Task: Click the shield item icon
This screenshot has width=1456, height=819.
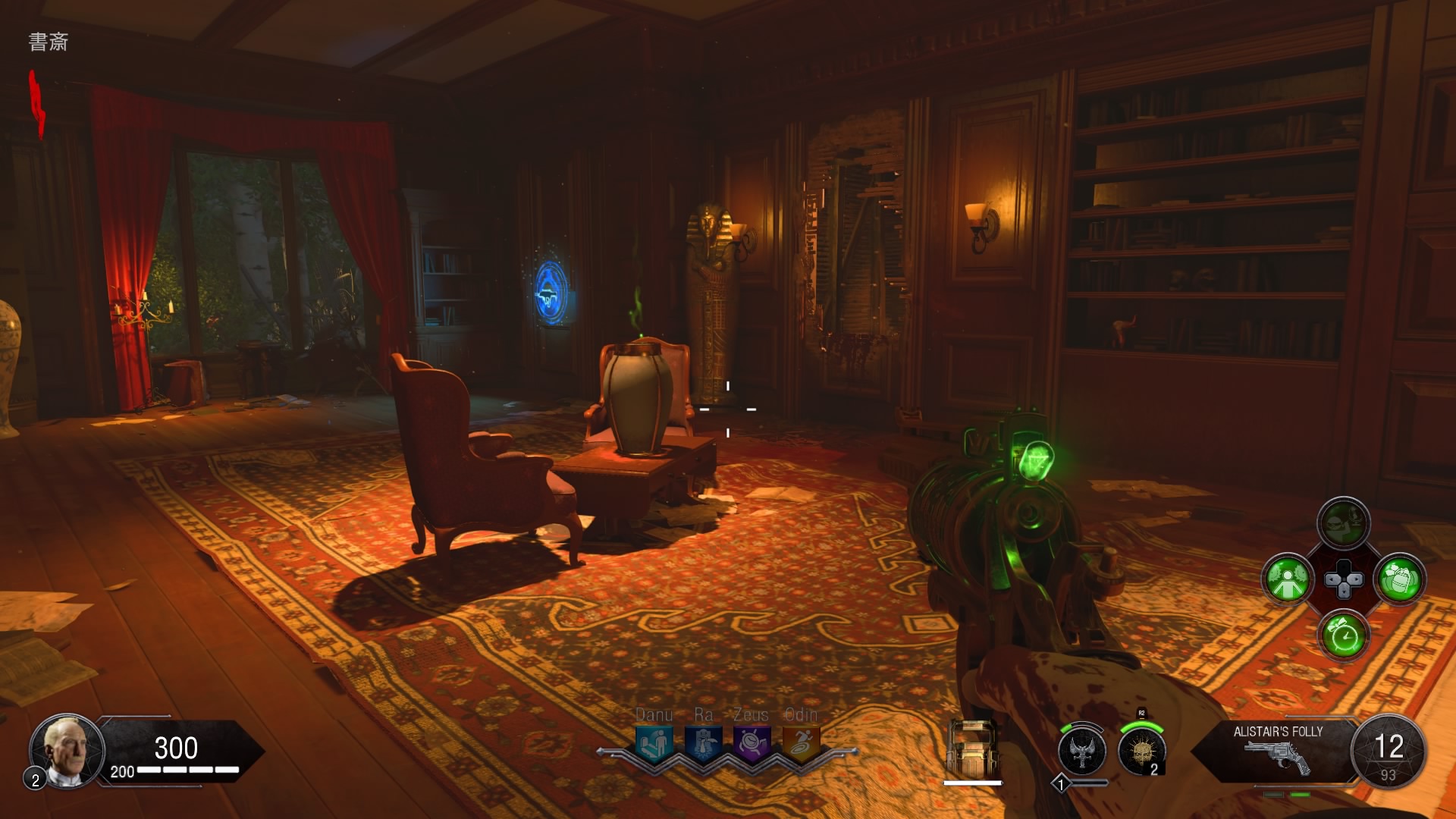Action: tap(972, 749)
